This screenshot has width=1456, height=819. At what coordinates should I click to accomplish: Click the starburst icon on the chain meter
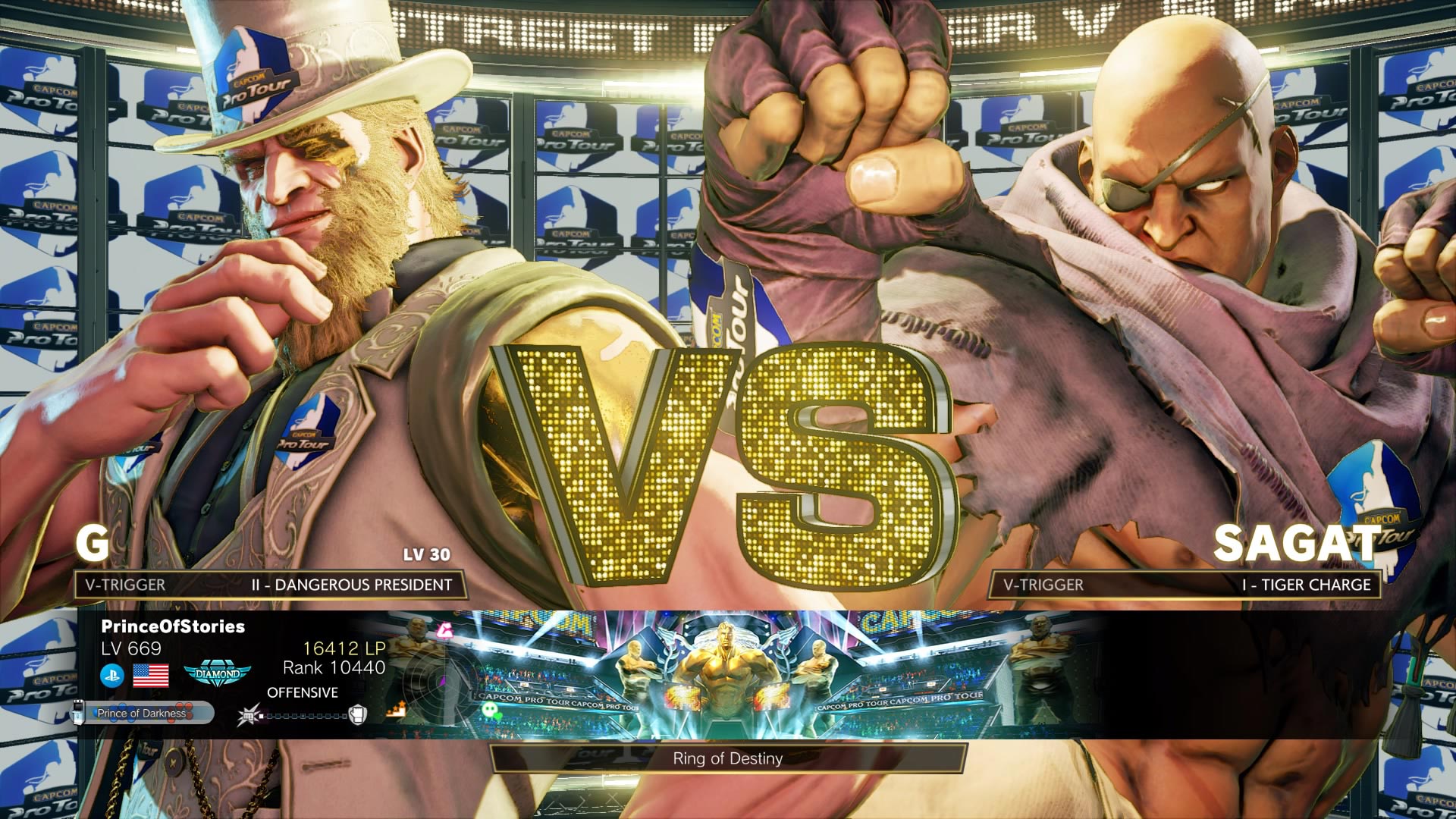[x=248, y=717]
